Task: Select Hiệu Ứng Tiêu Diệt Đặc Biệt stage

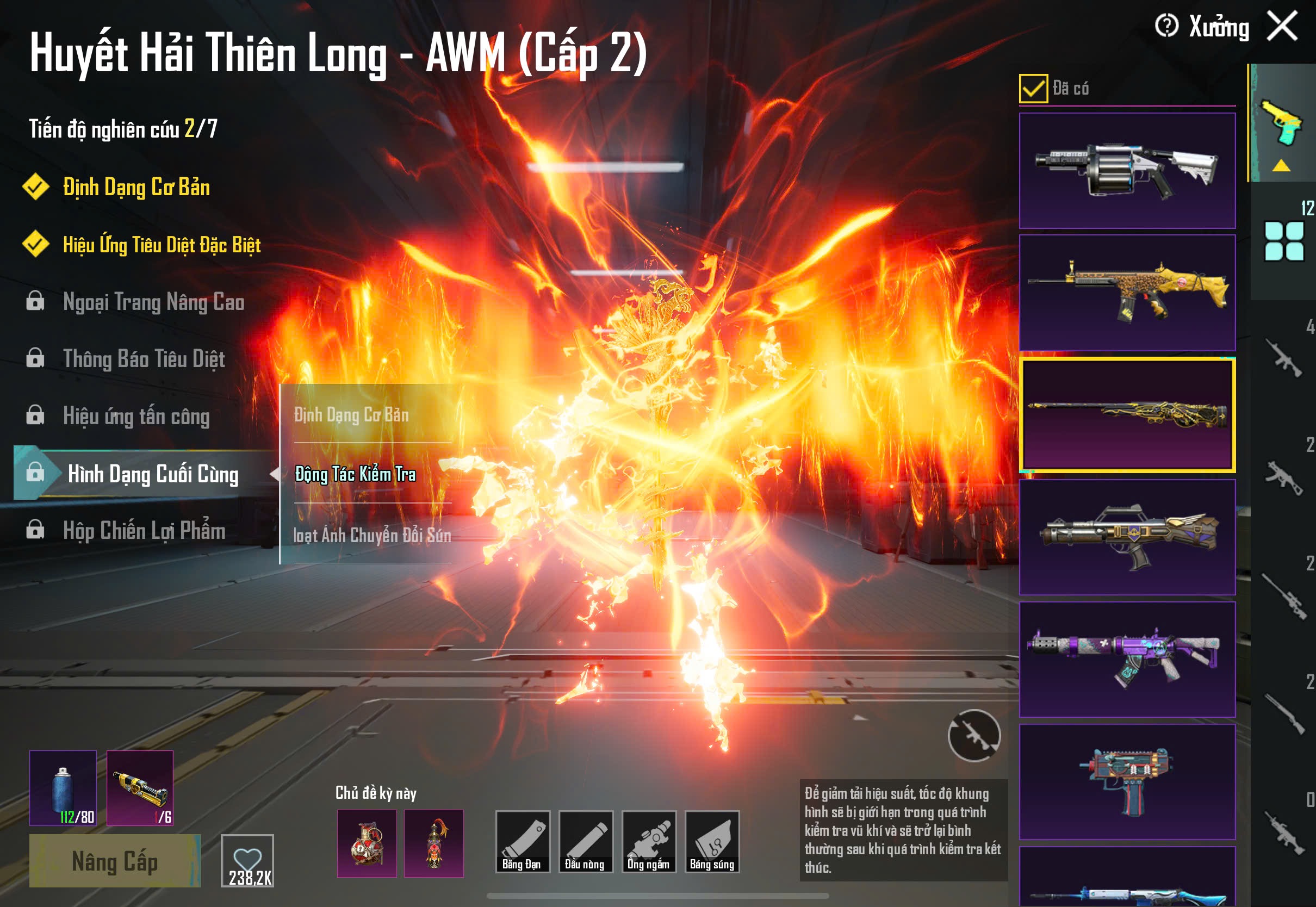Action: 162,245
